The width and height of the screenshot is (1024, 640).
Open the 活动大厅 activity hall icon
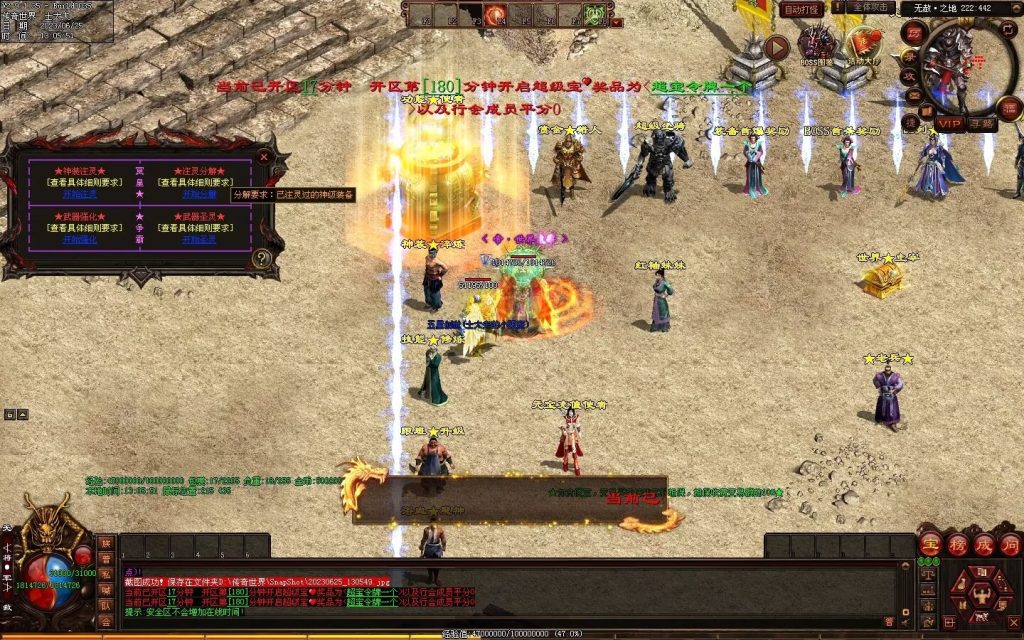[862, 47]
